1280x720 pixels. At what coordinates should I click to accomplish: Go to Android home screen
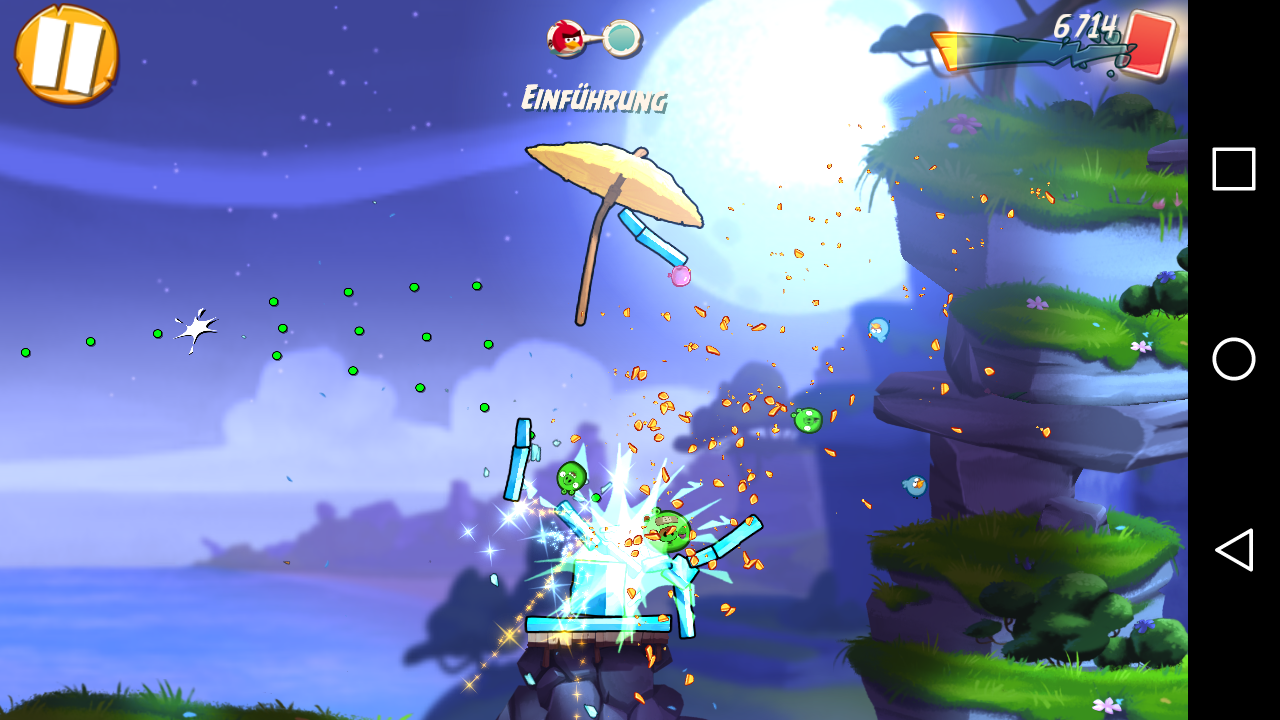[x=1234, y=359]
